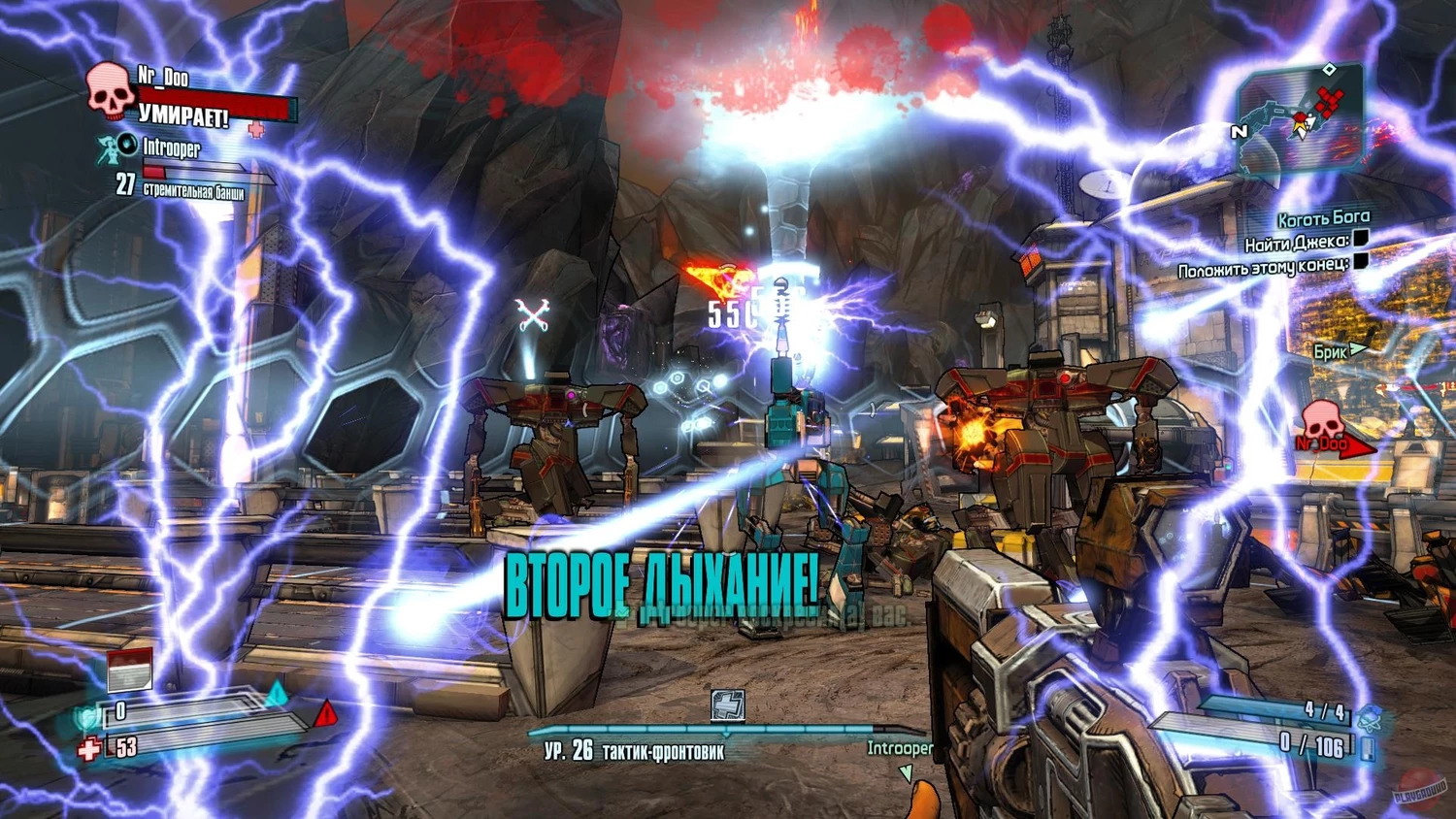Click the shield icon beside shield bar

(x=88, y=717)
